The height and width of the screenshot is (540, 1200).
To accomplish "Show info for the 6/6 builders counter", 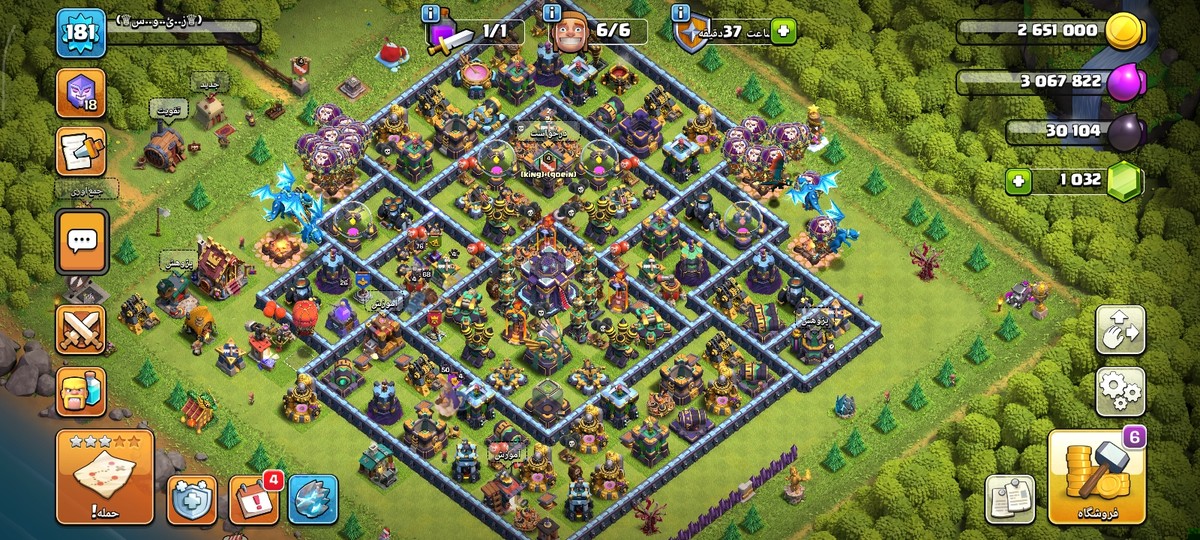I will [x=552, y=13].
